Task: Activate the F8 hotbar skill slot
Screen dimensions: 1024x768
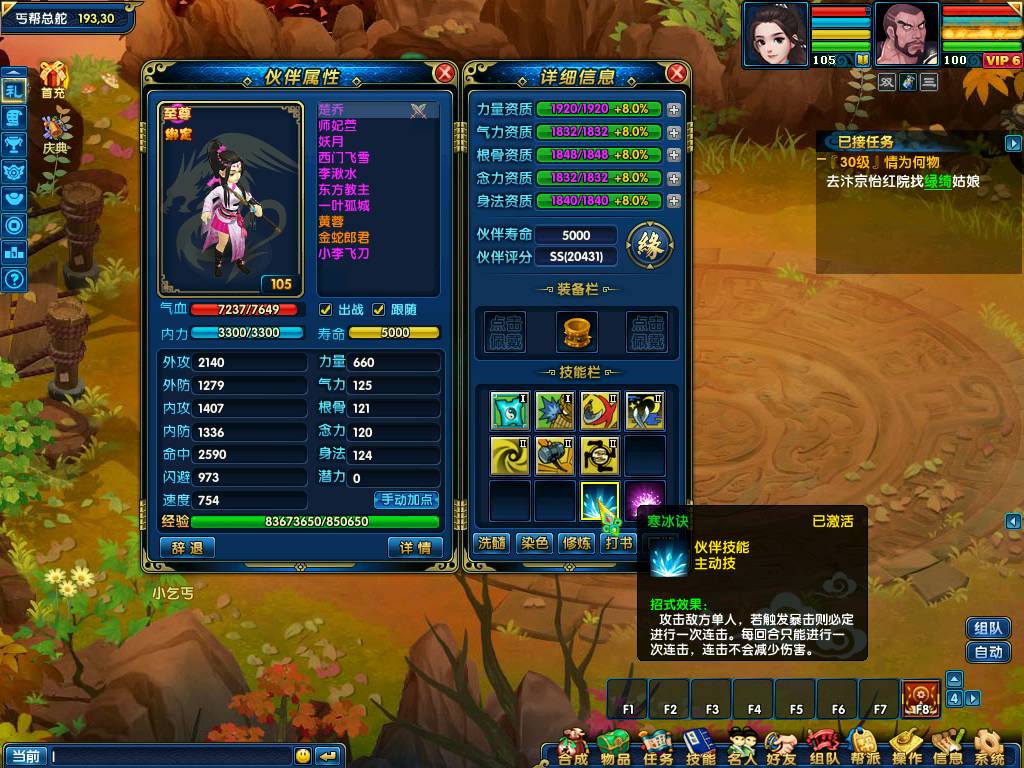Action: [x=920, y=697]
